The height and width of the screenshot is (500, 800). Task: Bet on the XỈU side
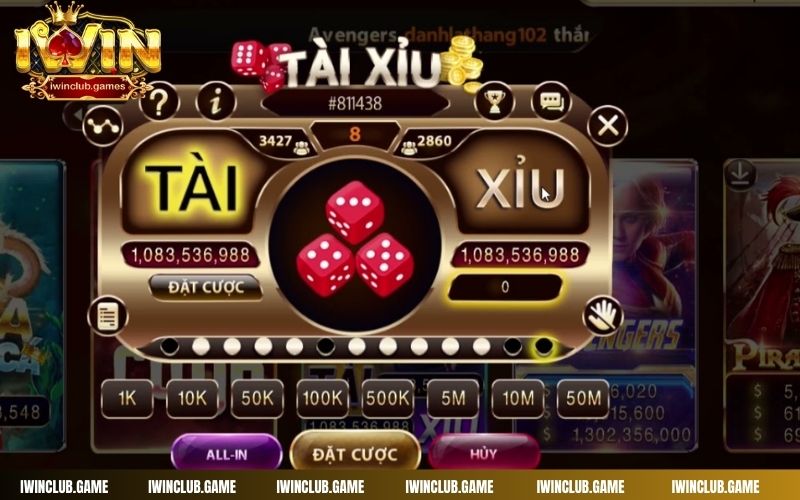[x=520, y=188]
